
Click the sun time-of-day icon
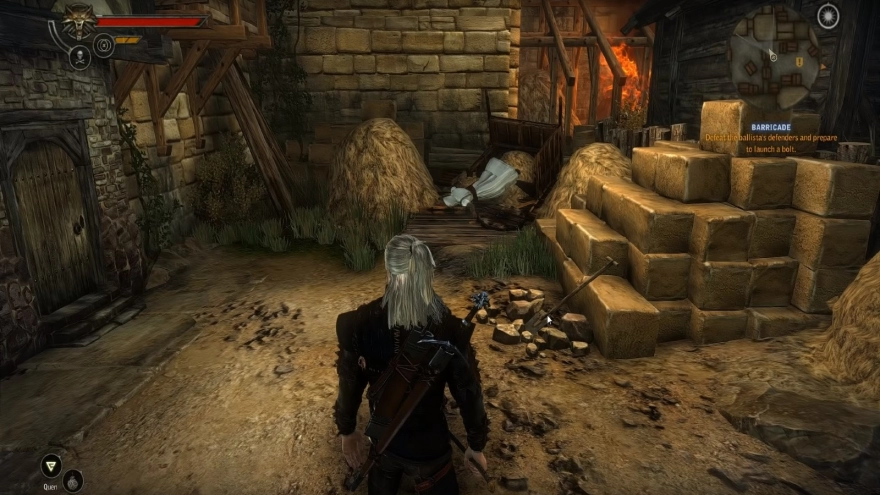point(828,15)
